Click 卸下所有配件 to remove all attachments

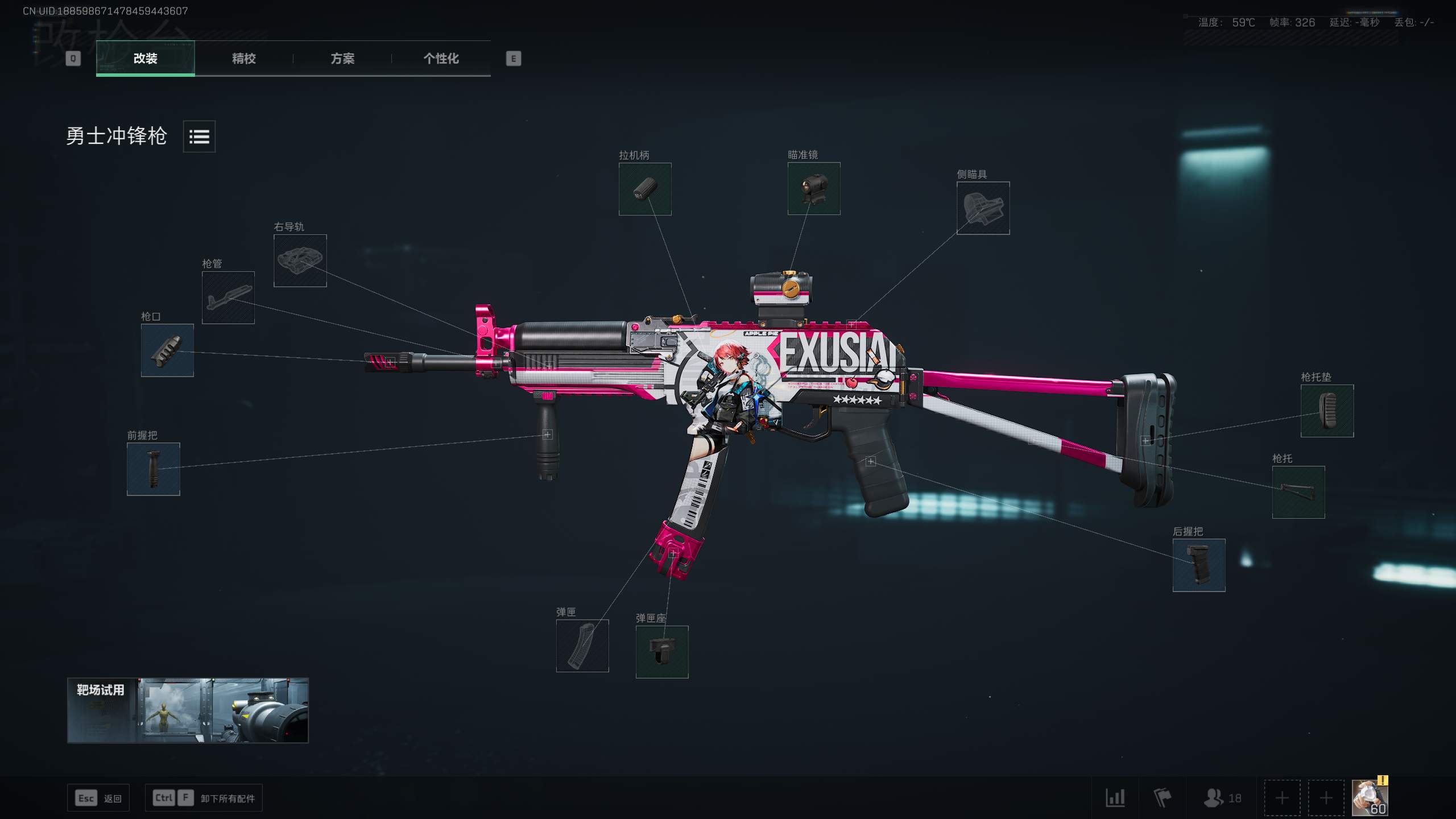227,799
